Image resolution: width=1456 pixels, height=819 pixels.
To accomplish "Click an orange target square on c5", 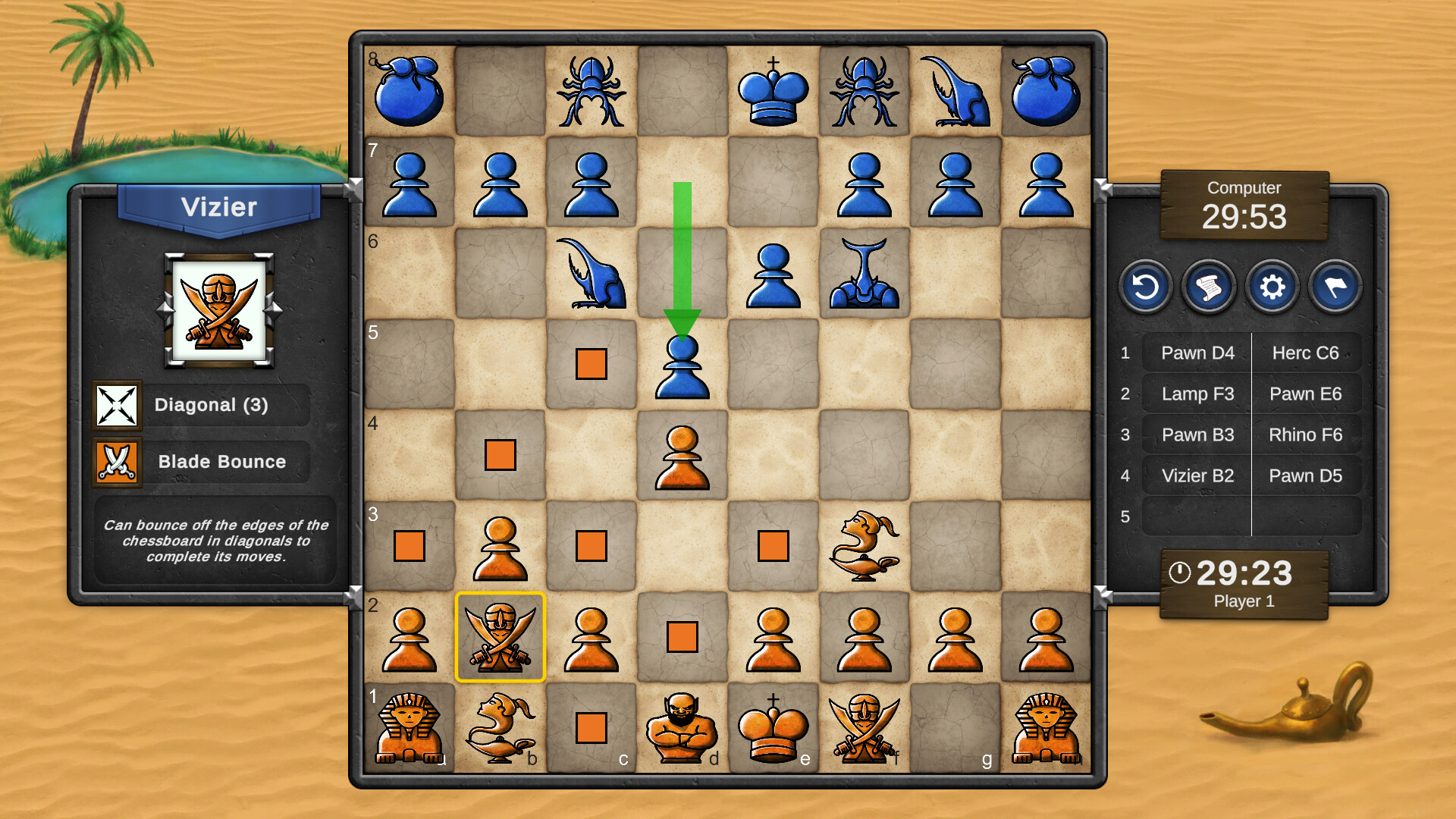I will [x=591, y=364].
